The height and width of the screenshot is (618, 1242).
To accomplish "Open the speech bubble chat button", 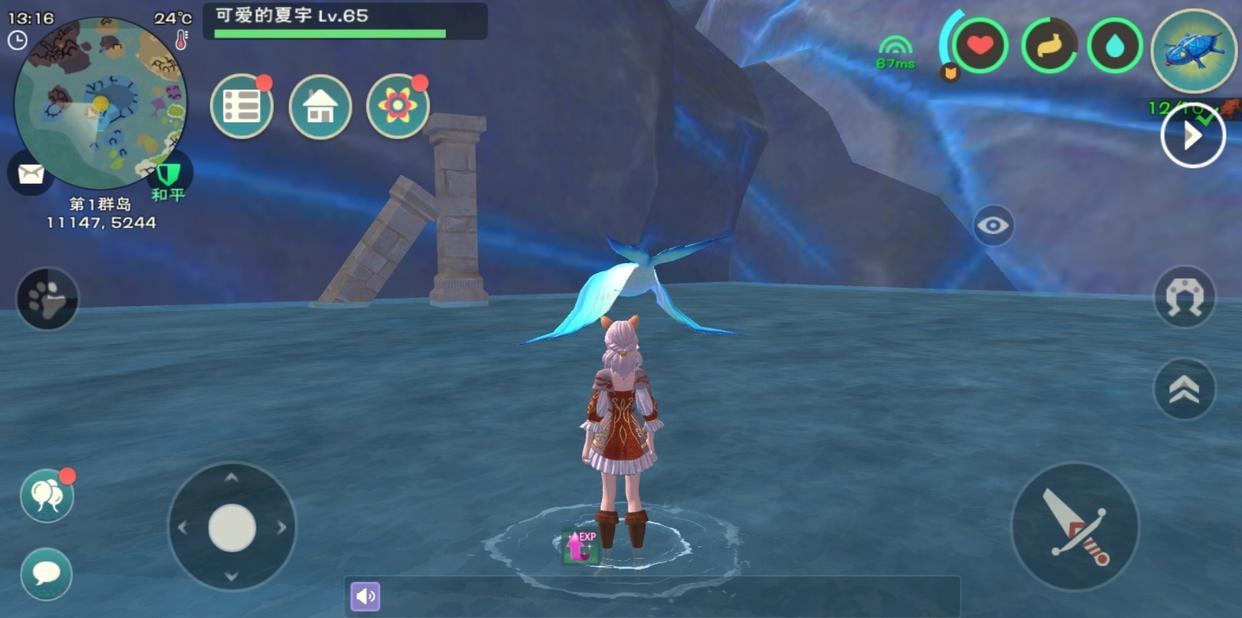I will click(x=46, y=573).
